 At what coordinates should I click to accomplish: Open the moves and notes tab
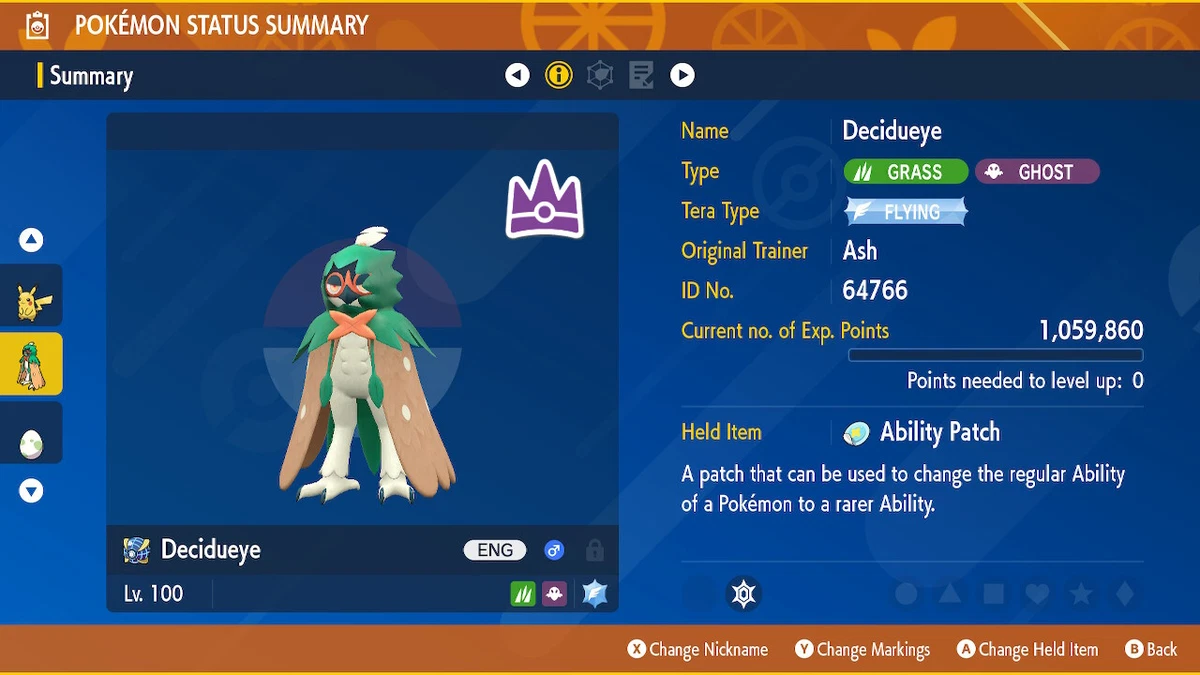pos(641,75)
